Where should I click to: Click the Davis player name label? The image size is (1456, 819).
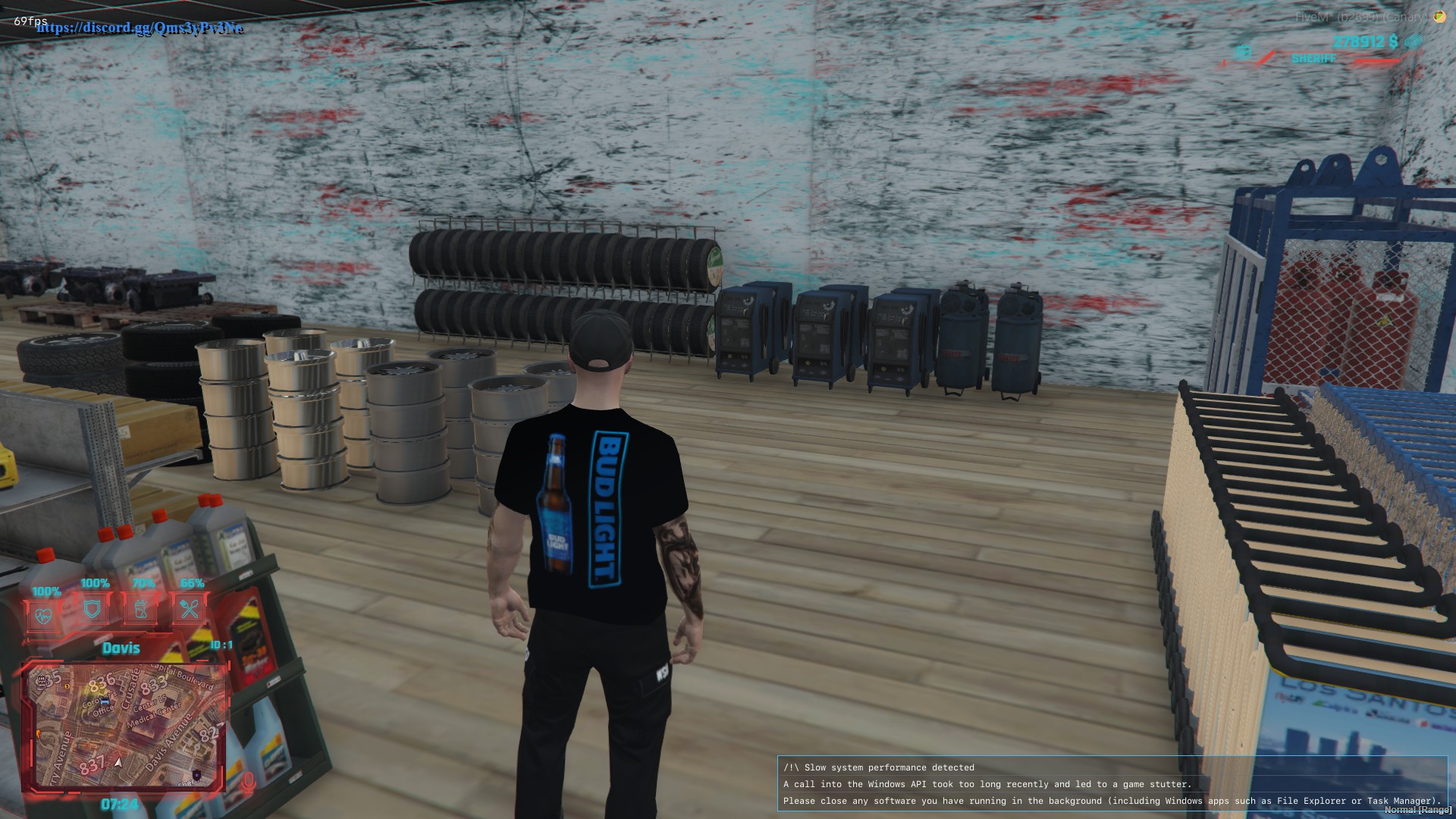pos(122,648)
